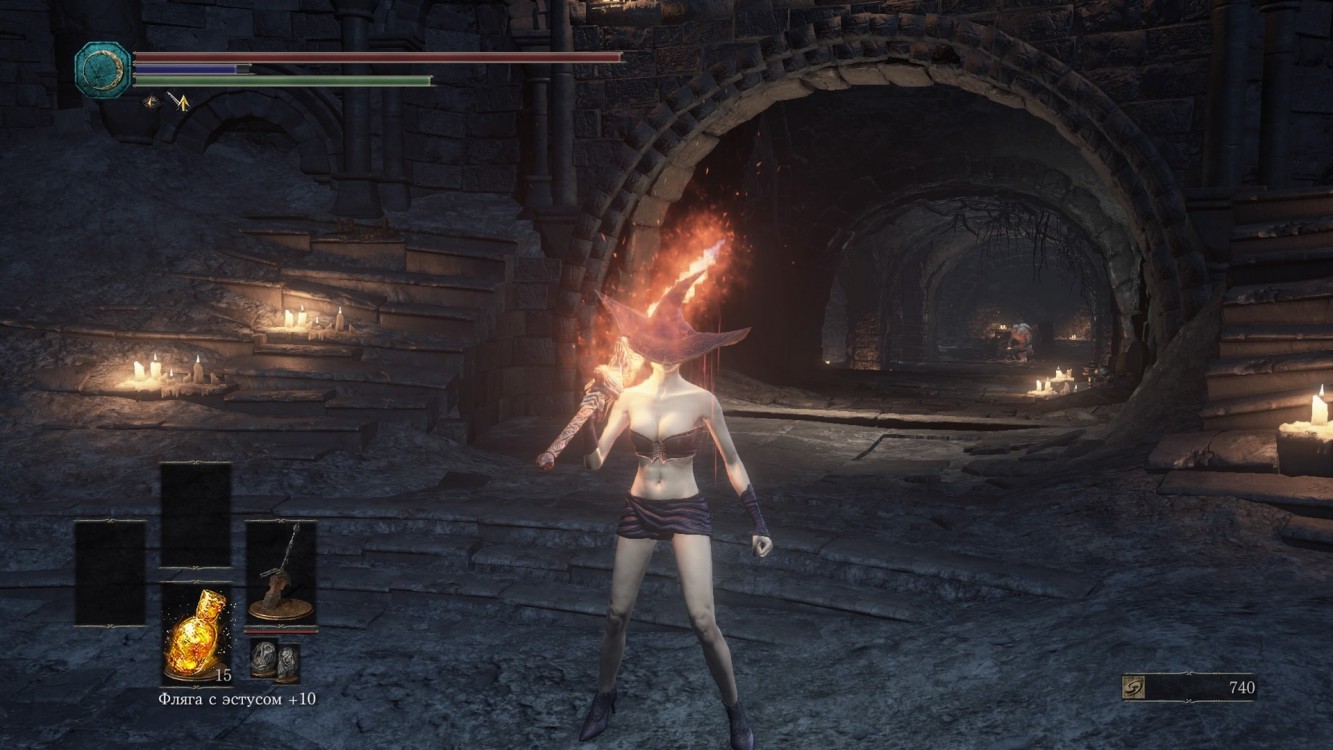Click the right-hand weapon slot with the sword
This screenshot has width=1333, height=750.
(x=281, y=573)
